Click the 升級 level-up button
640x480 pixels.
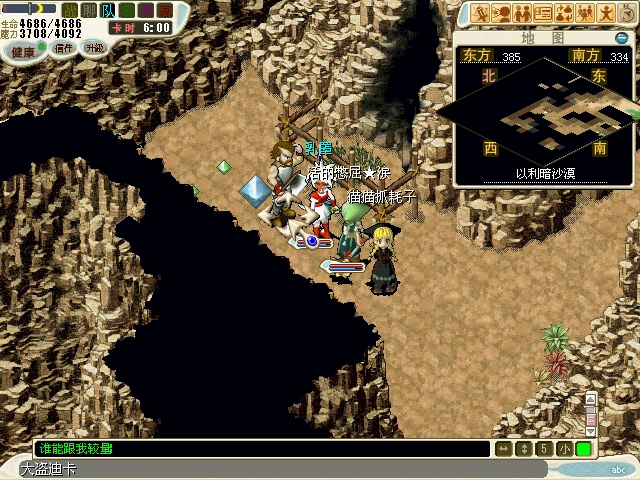(x=94, y=47)
